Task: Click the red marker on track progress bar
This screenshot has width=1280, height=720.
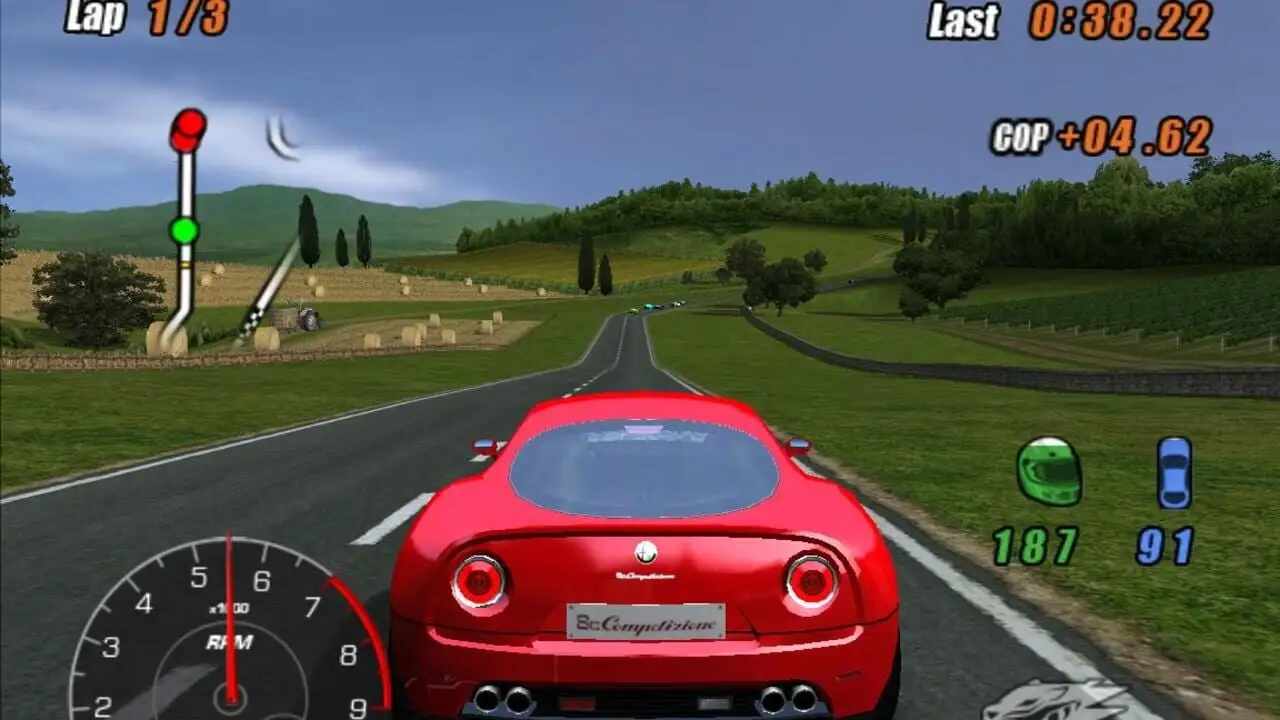Action: [187, 129]
